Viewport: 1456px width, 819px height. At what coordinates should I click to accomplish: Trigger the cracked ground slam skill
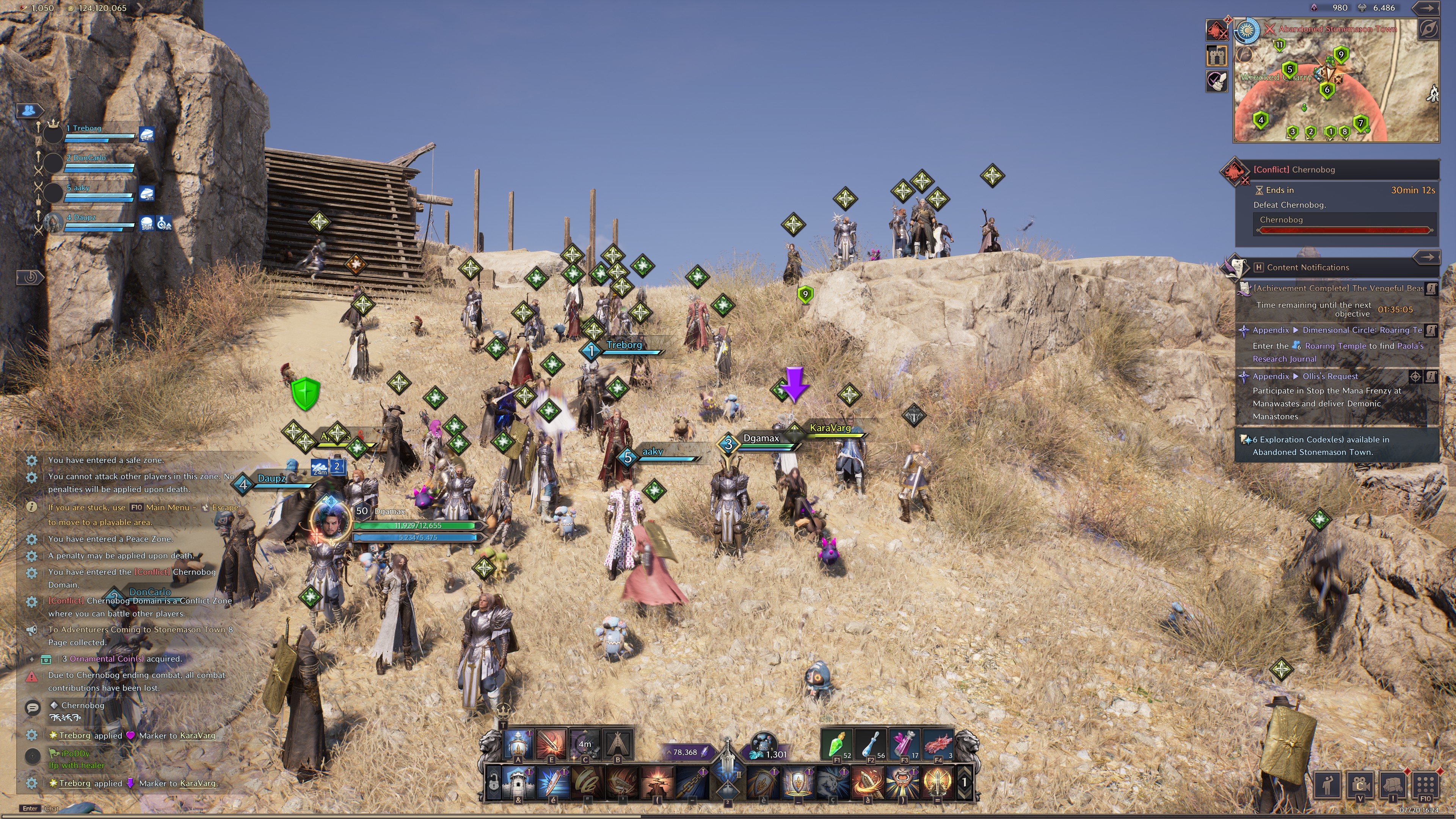tap(657, 783)
